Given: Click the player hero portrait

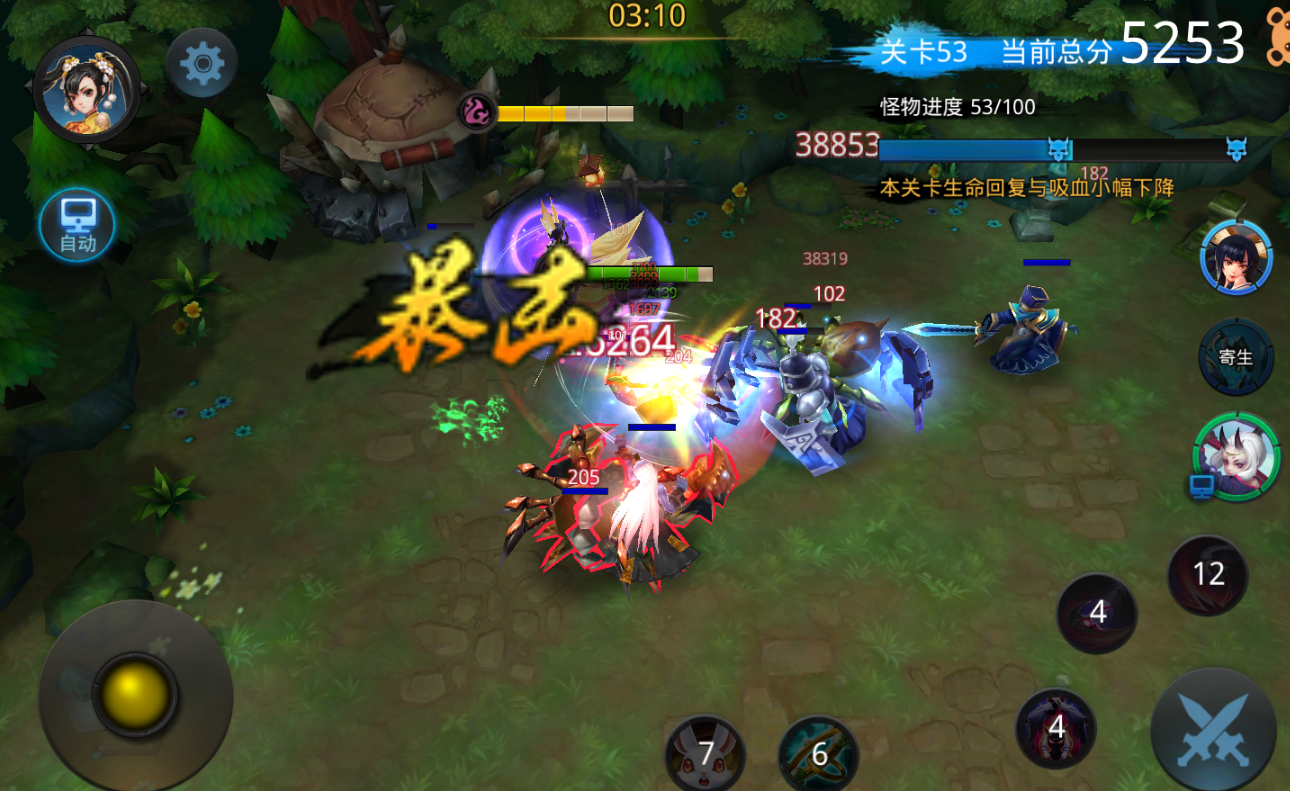Looking at the screenshot, I should click(x=86, y=91).
